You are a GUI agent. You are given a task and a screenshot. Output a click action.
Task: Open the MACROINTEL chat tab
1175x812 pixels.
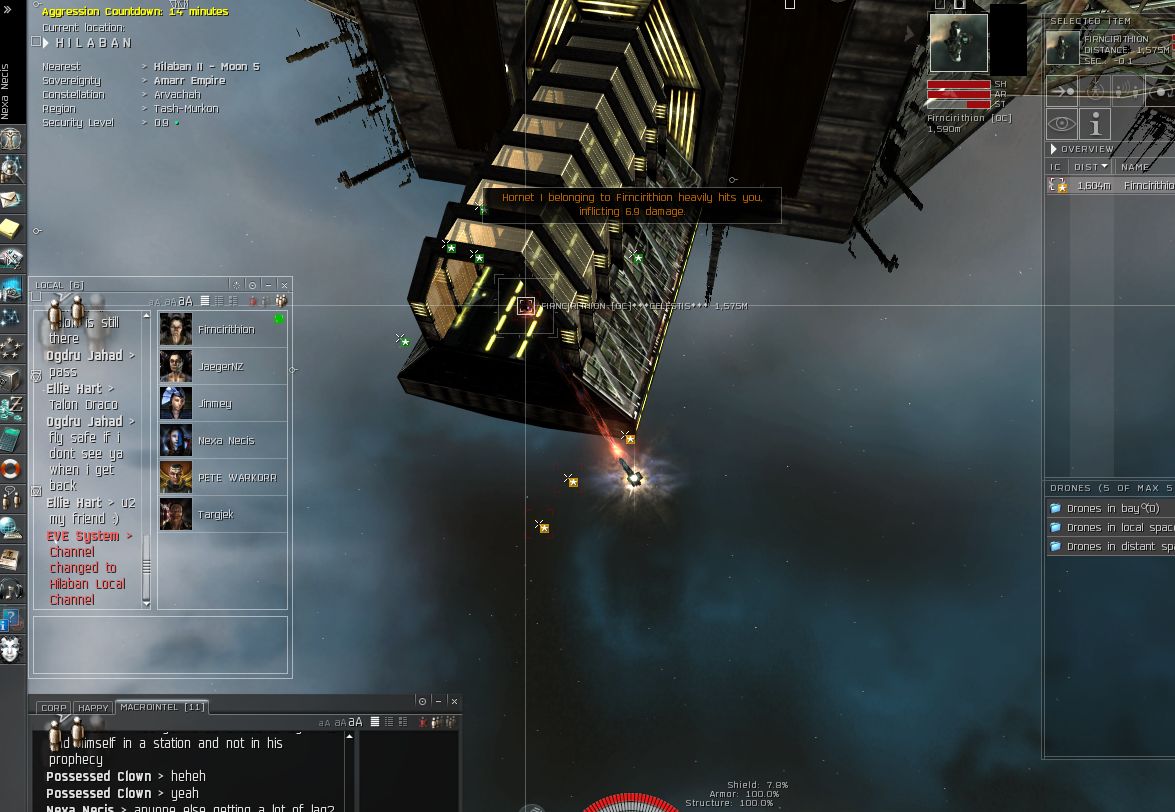[x=162, y=707]
